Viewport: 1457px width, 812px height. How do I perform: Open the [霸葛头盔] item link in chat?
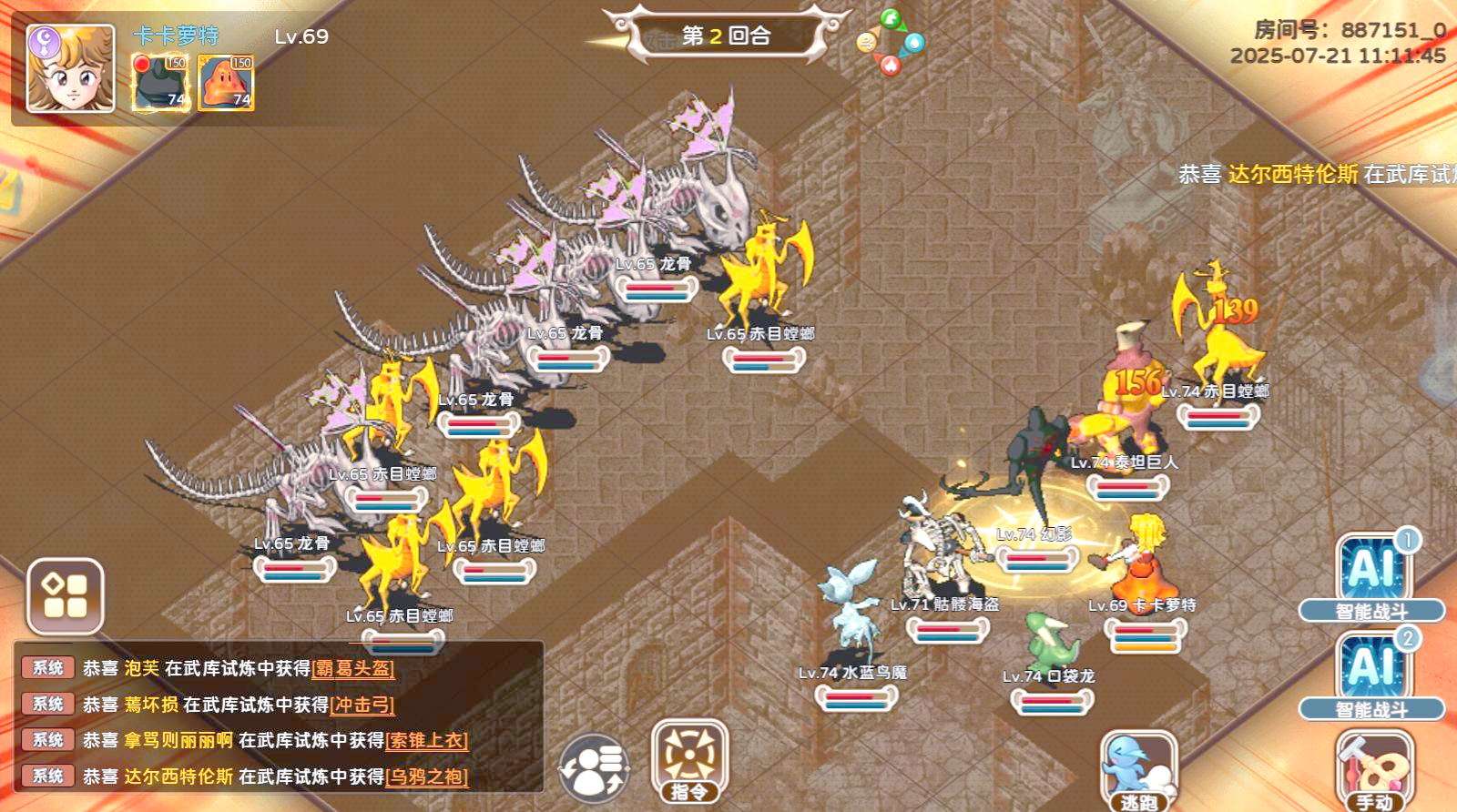353,669
